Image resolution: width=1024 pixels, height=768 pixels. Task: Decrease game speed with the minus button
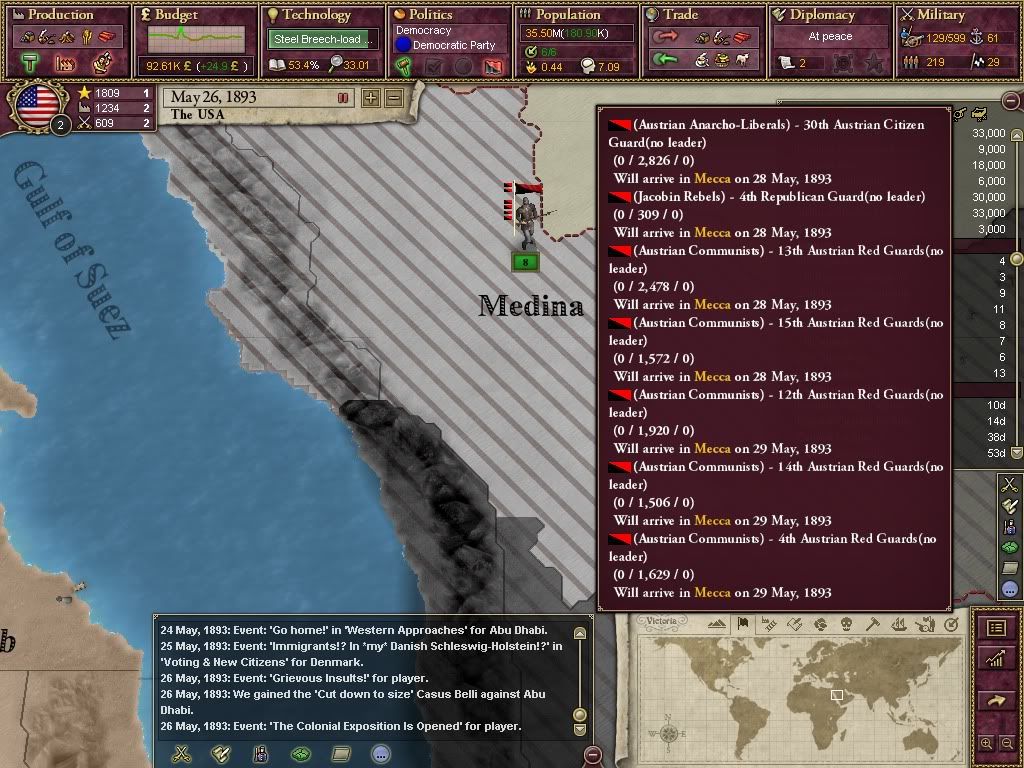[393, 98]
